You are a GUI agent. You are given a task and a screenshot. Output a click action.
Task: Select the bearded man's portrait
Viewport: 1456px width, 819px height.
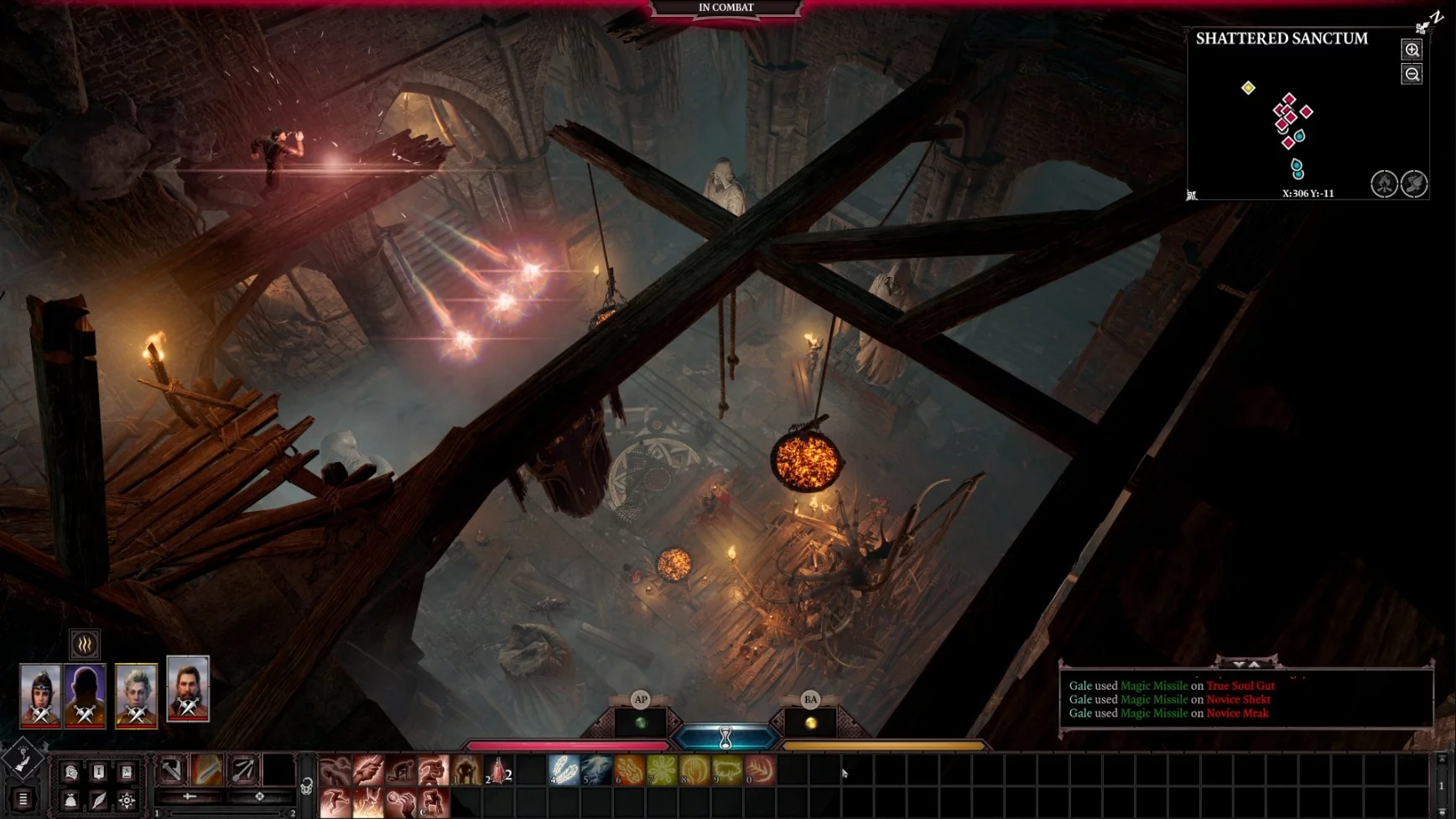pyautogui.click(x=188, y=689)
